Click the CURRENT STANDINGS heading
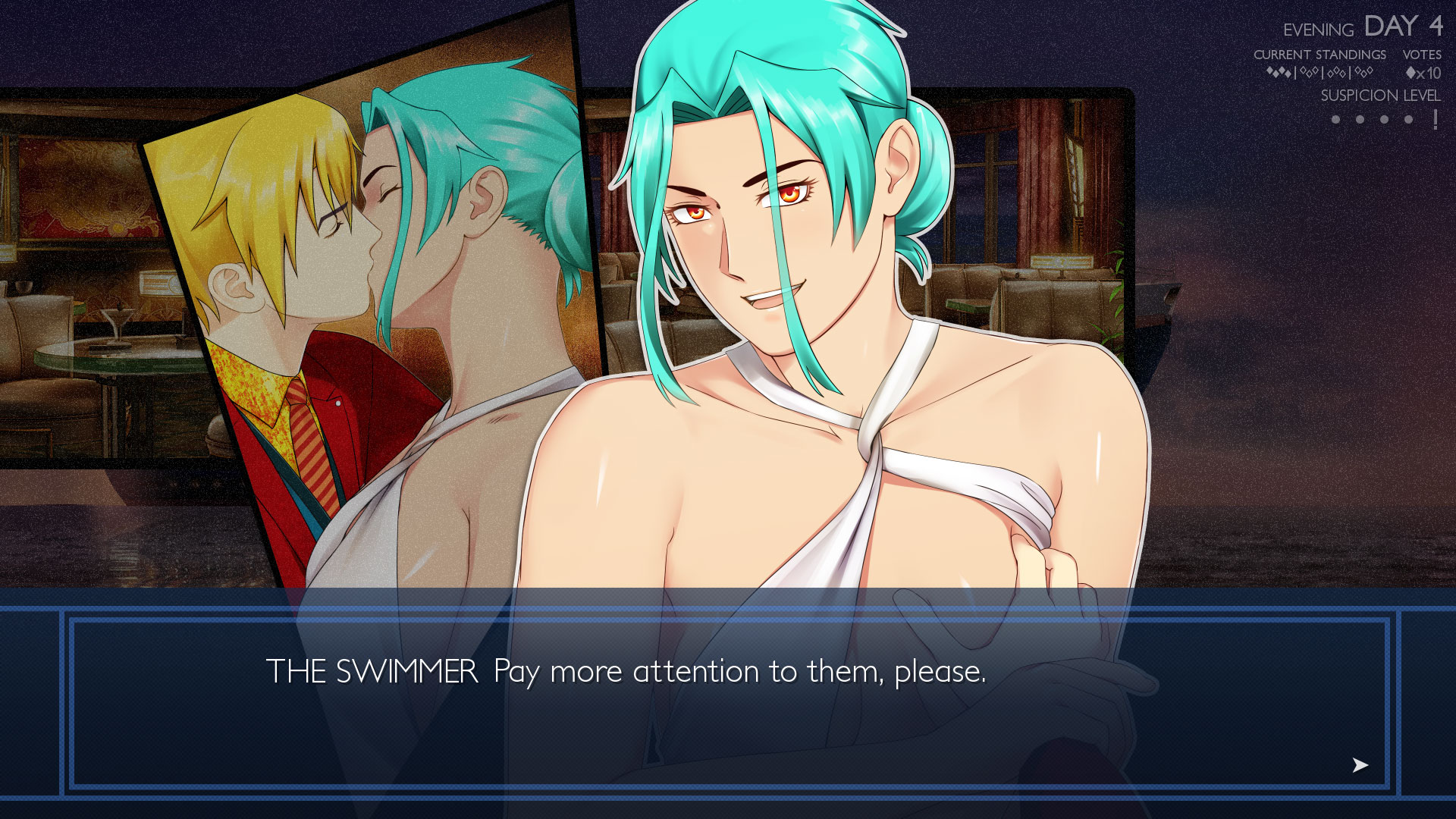Viewport: 1456px width, 819px height. coord(1322,55)
